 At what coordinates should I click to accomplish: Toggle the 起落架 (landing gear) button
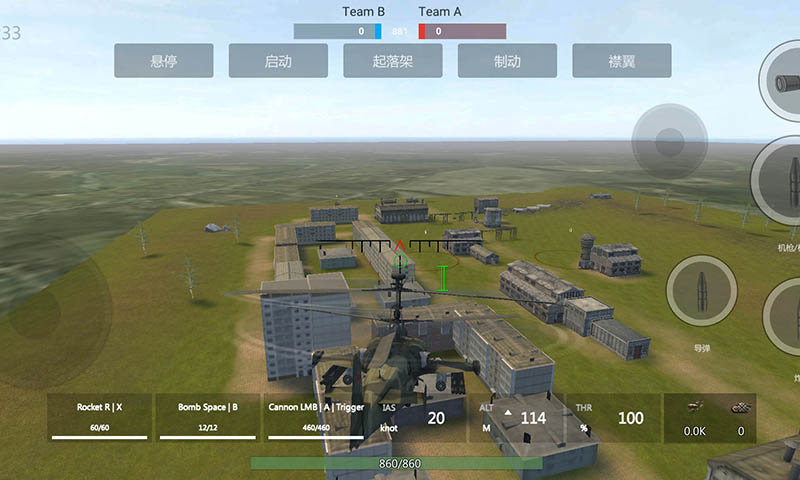[x=393, y=61]
